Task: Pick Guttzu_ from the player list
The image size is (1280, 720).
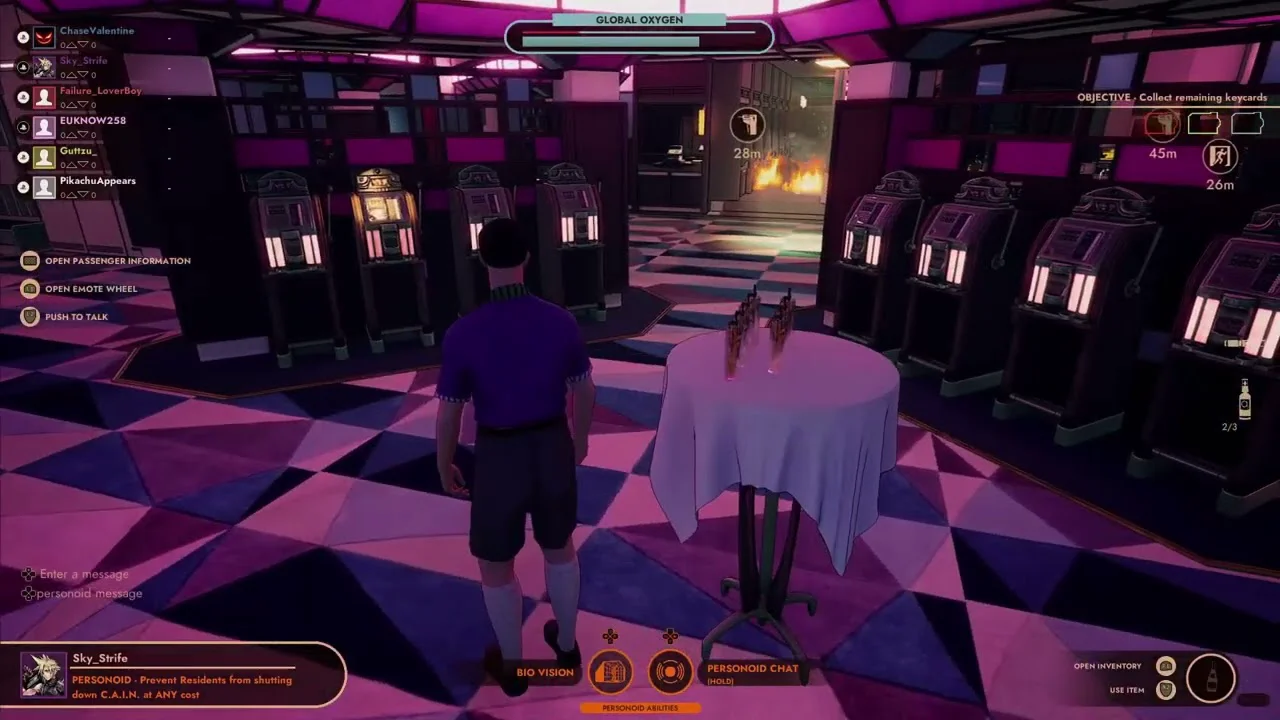Action: click(x=77, y=151)
